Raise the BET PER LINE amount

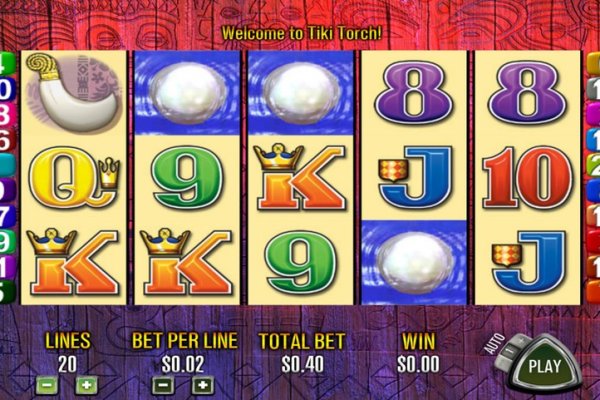pyautogui.click(x=203, y=384)
